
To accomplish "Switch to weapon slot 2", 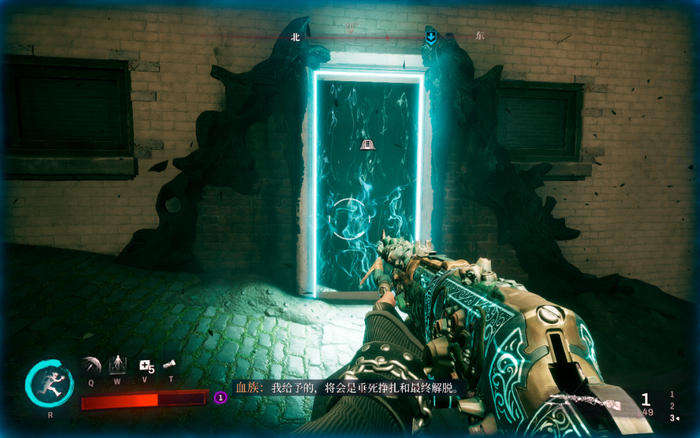I will [x=672, y=406].
